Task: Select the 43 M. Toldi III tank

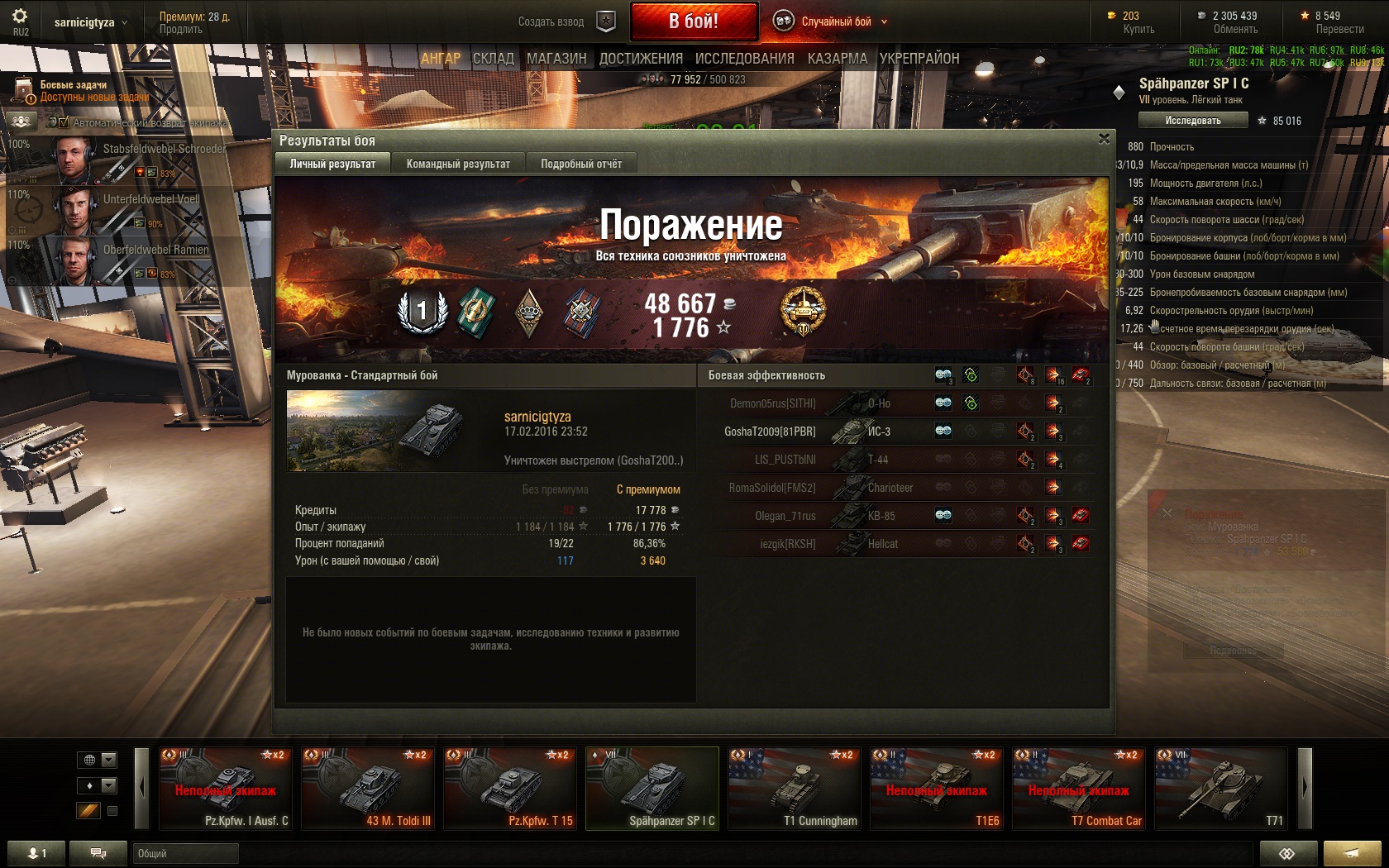Action: click(x=368, y=788)
